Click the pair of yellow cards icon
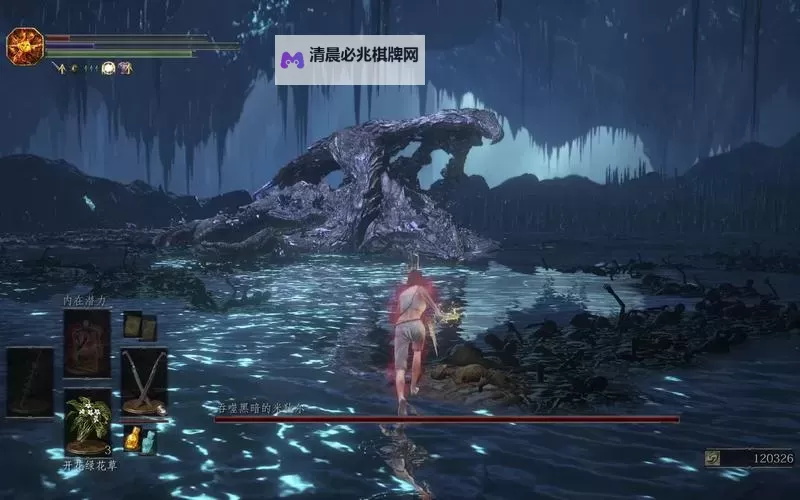This screenshot has height=500, width=800. pyautogui.click(x=139, y=326)
